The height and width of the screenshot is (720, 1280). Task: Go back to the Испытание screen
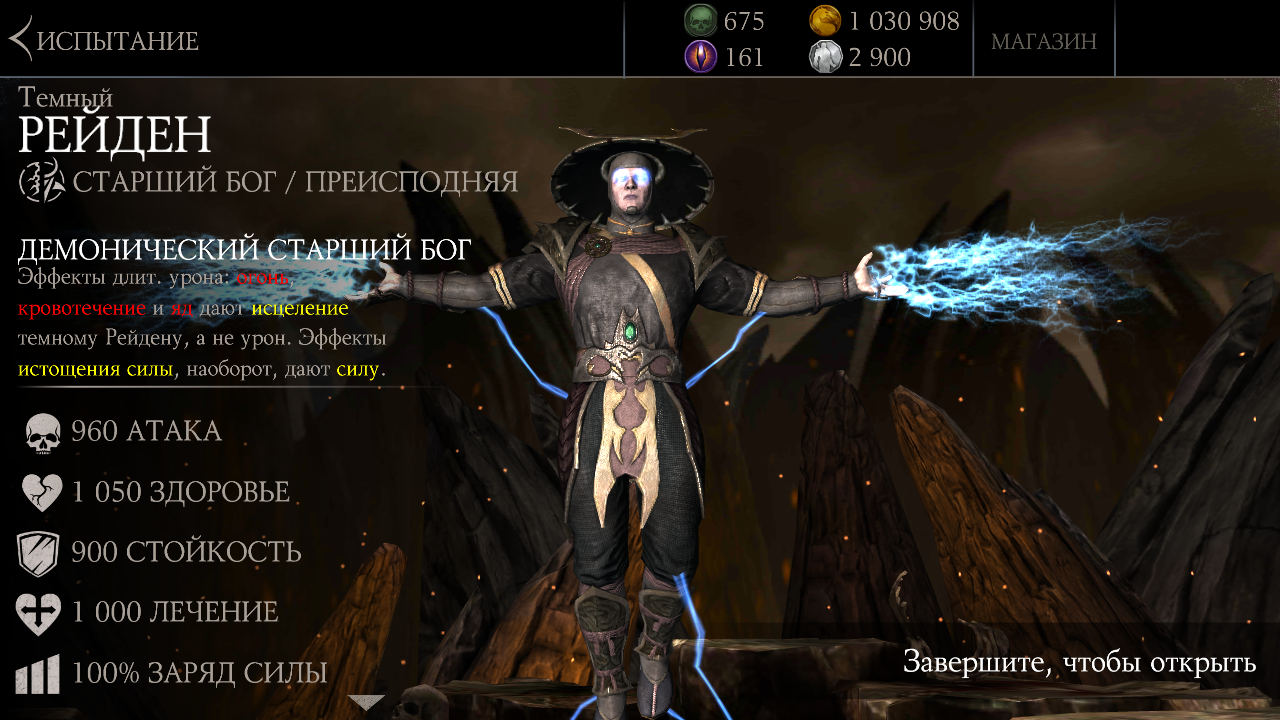tap(104, 41)
